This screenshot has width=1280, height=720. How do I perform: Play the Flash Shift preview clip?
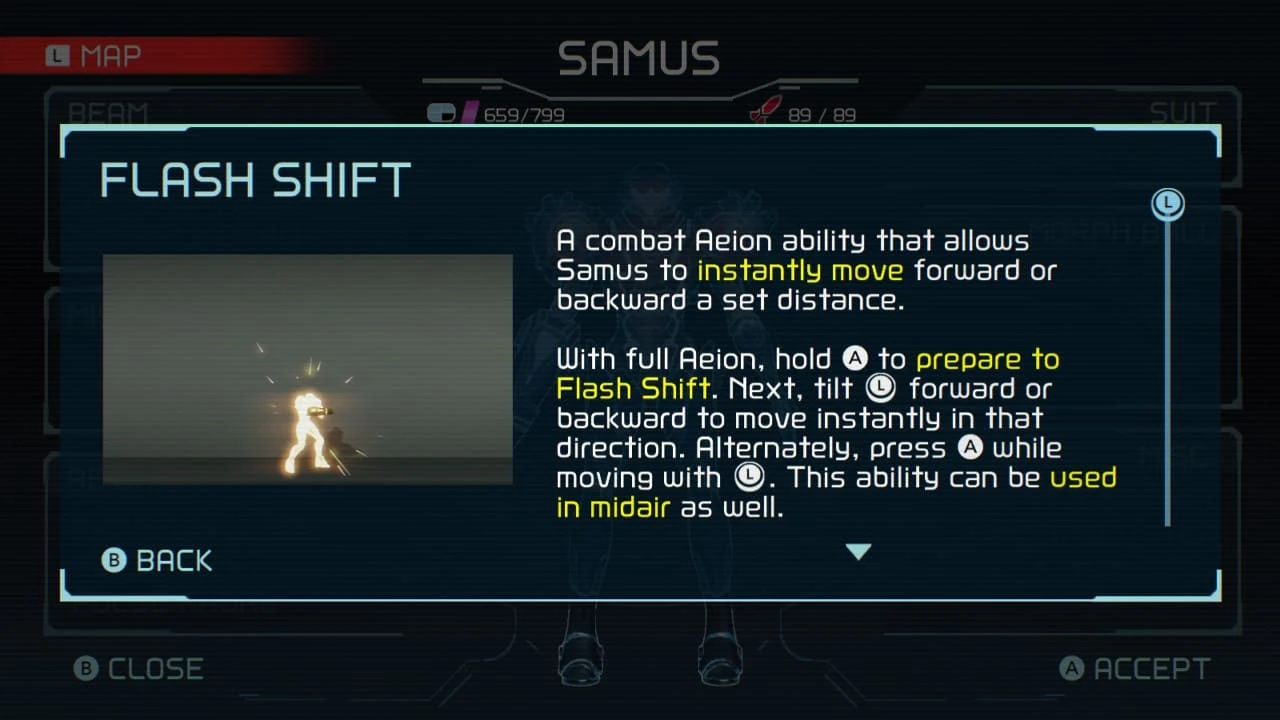click(308, 369)
